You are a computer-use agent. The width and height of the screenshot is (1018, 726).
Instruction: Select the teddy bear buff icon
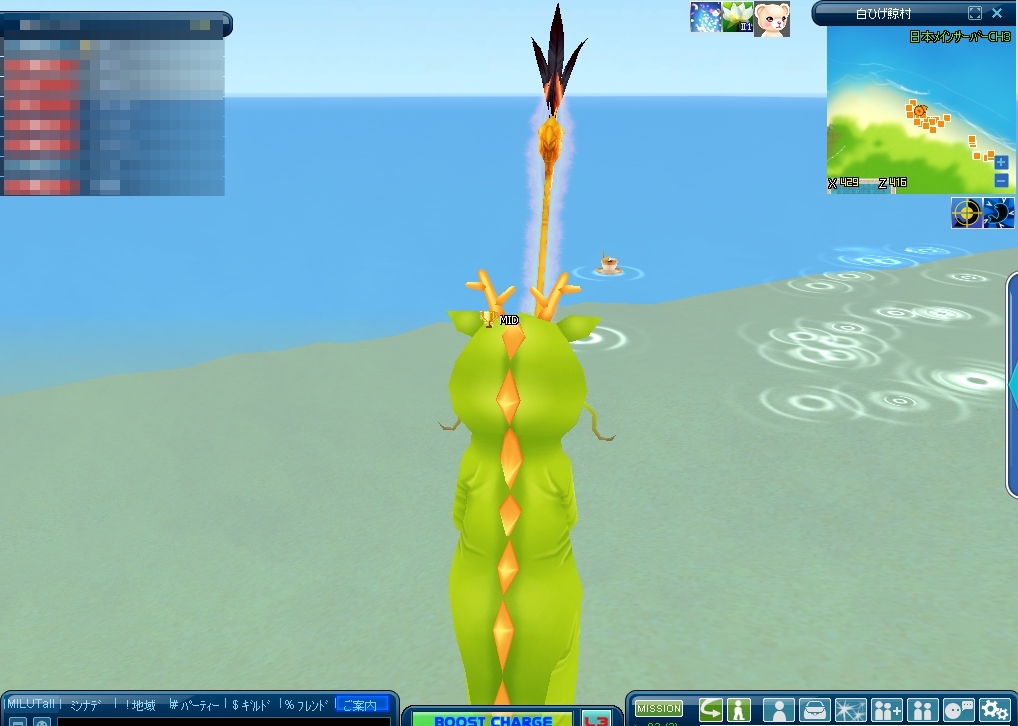[x=771, y=18]
